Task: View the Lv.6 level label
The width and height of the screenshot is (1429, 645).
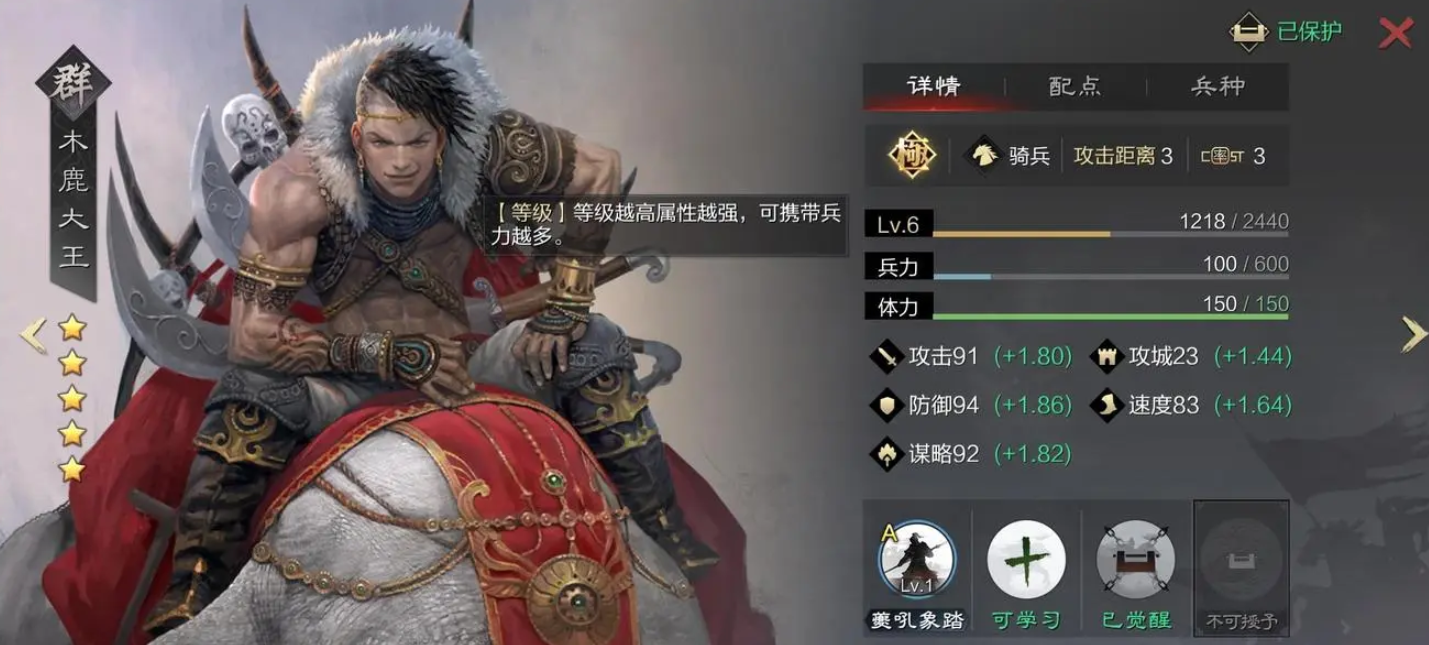Action: pyautogui.click(x=898, y=225)
